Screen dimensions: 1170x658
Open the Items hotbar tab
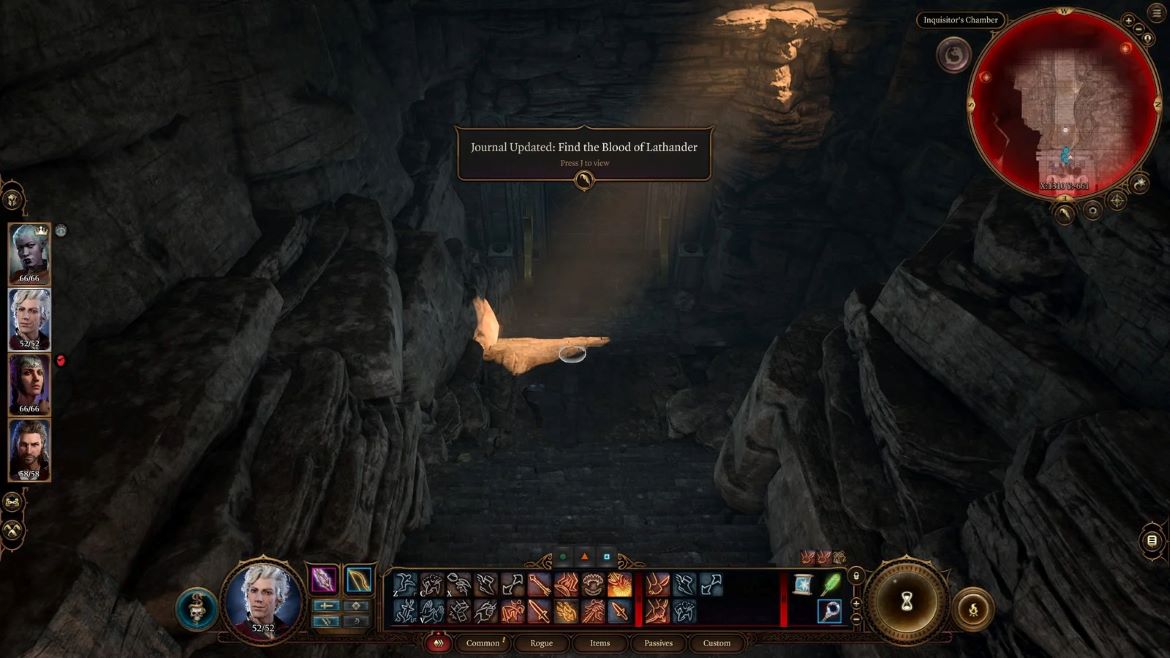point(600,643)
